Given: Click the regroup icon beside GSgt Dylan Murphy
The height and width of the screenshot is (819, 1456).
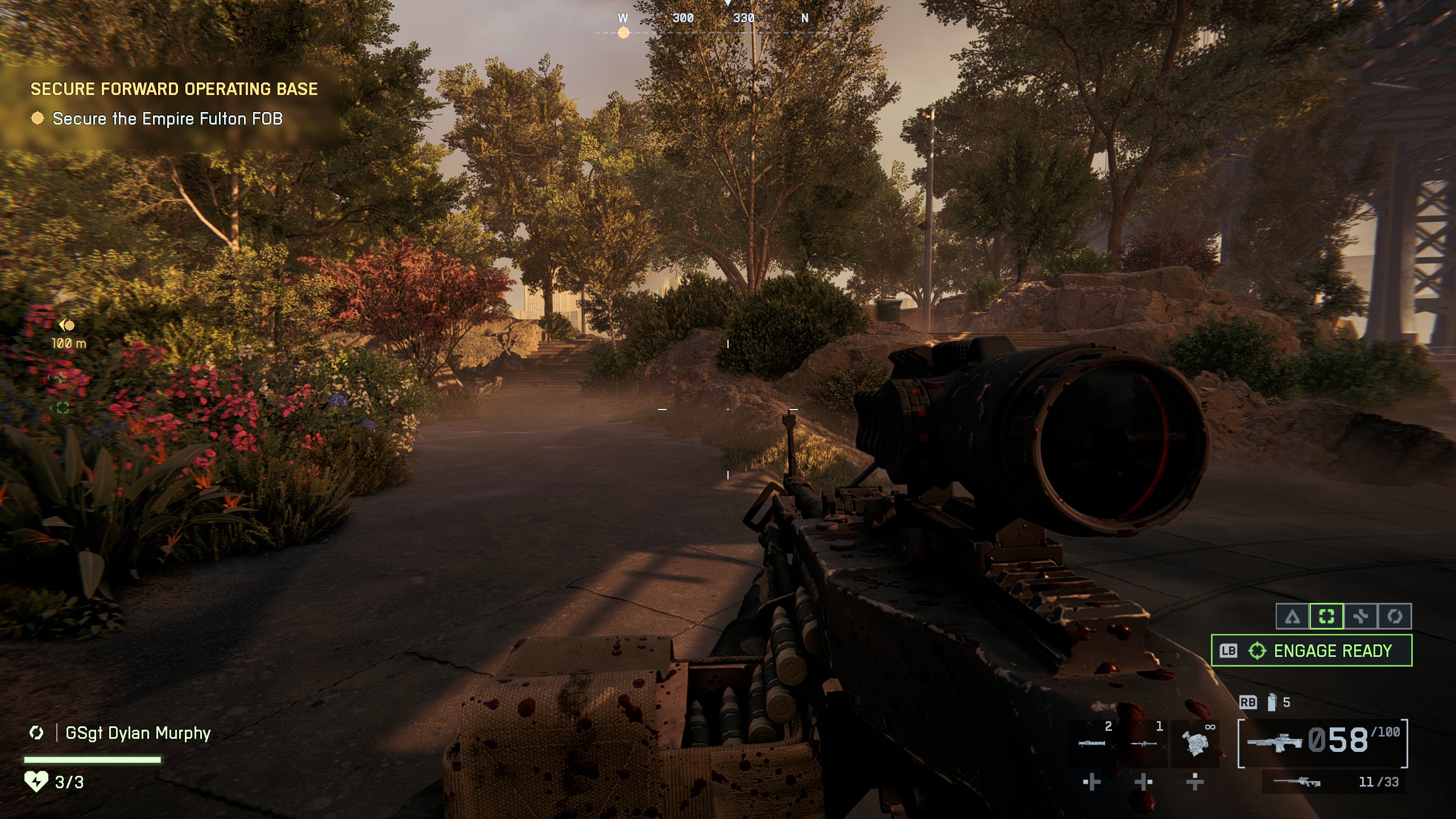Looking at the screenshot, I should (x=35, y=734).
